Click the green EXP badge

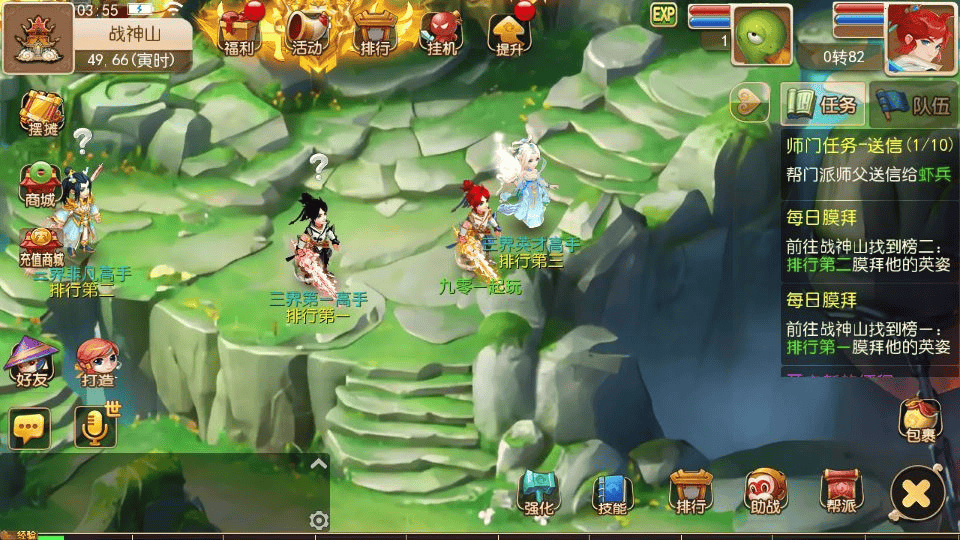coord(664,14)
